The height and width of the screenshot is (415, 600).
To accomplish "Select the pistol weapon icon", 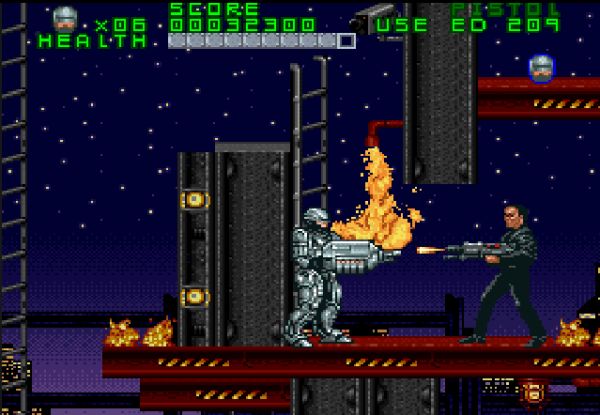I will pyautogui.click(x=369, y=19).
